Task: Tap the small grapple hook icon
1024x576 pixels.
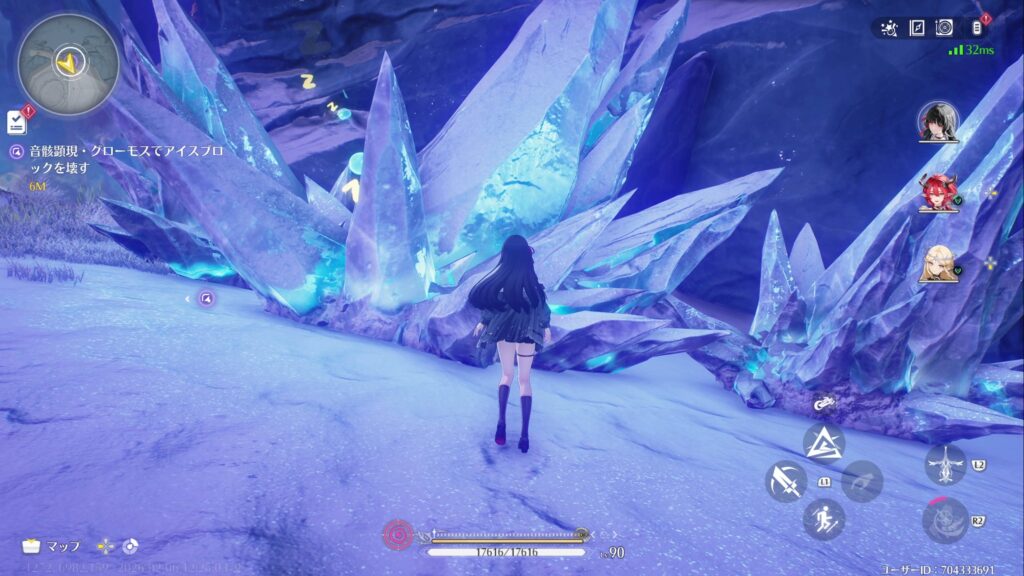Action: [824, 405]
